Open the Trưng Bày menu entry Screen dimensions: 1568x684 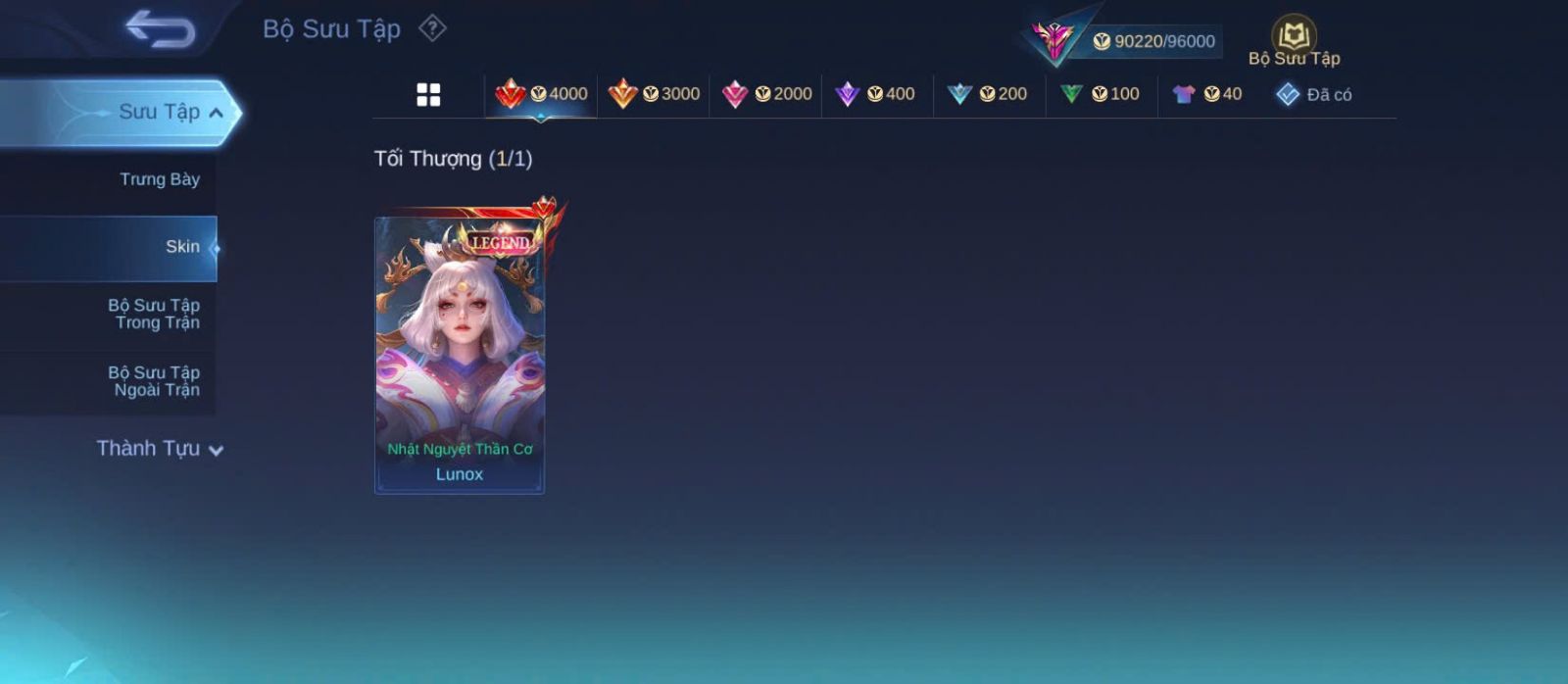159,179
